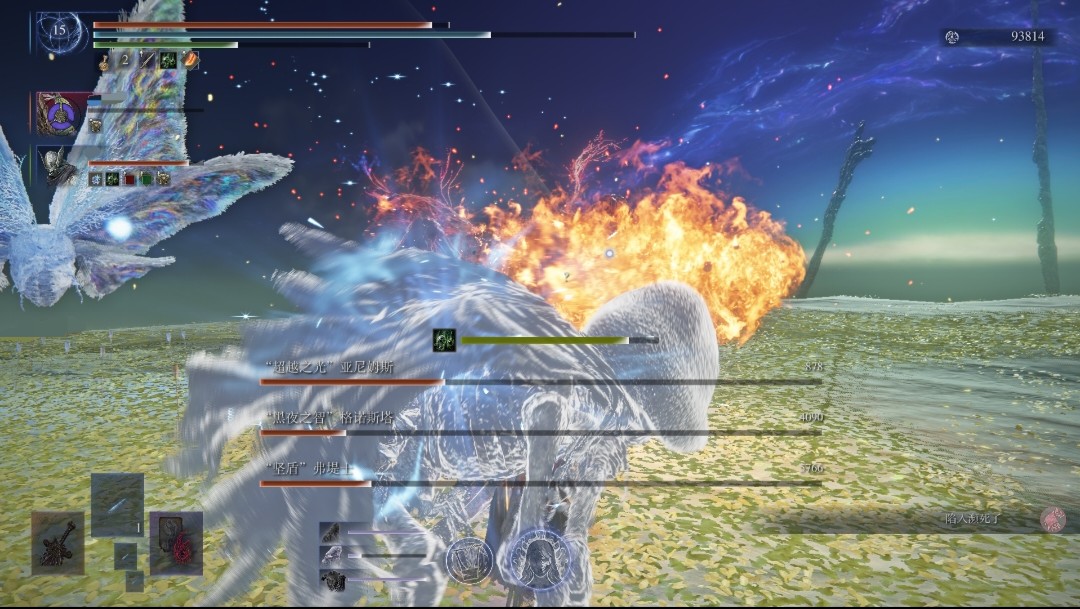
Task: Click the orange claw buff icon
Action: pos(190,61)
